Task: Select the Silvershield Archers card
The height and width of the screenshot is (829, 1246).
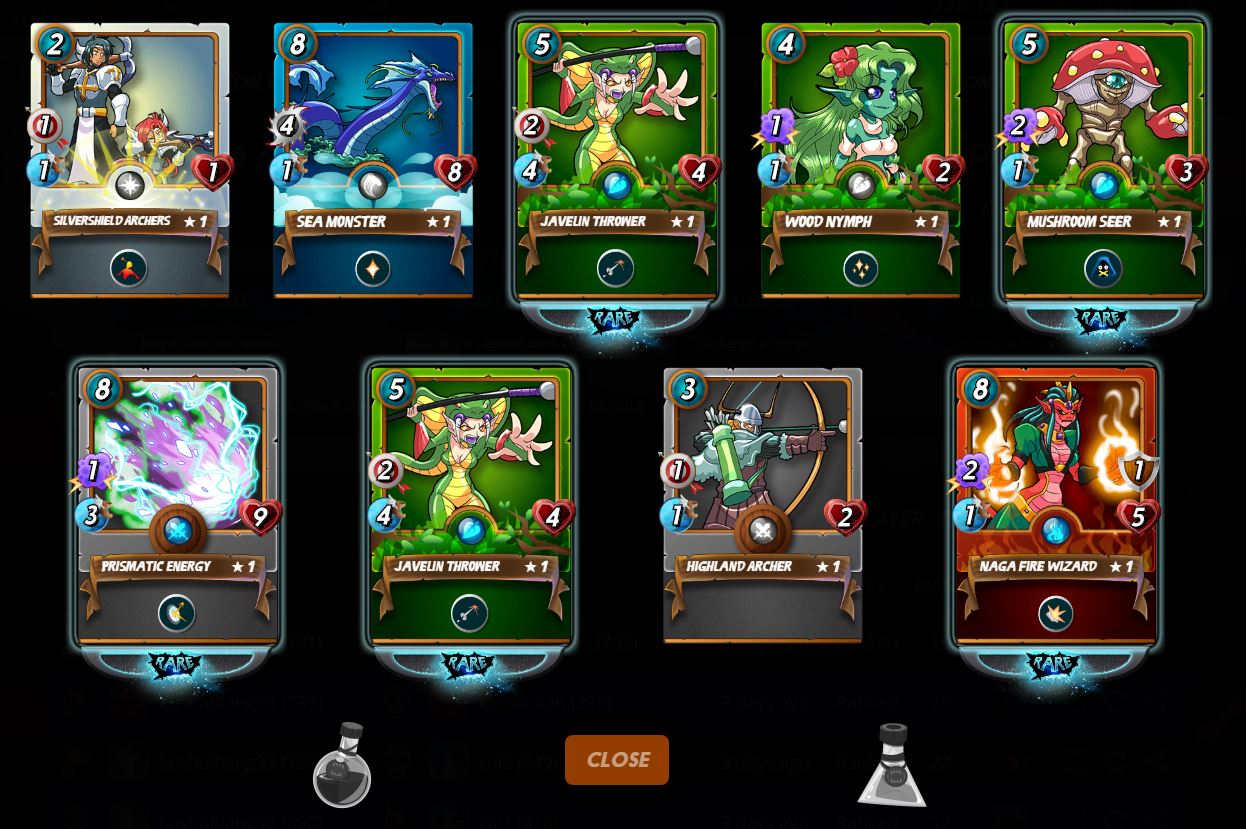Action: (130, 160)
